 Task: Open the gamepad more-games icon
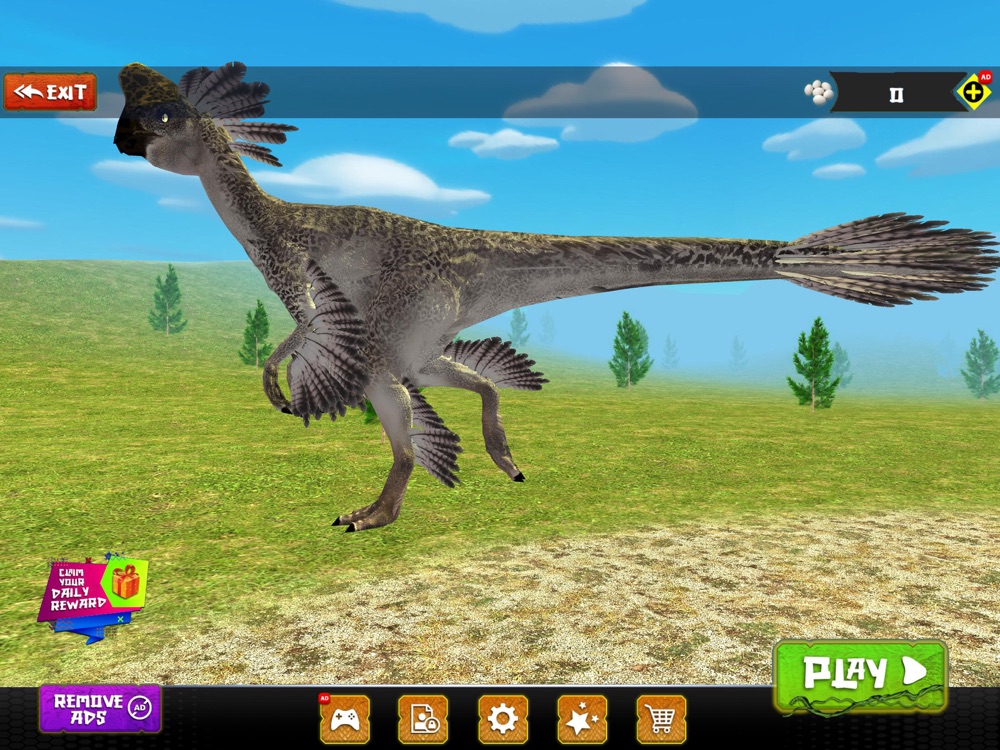coord(344,719)
